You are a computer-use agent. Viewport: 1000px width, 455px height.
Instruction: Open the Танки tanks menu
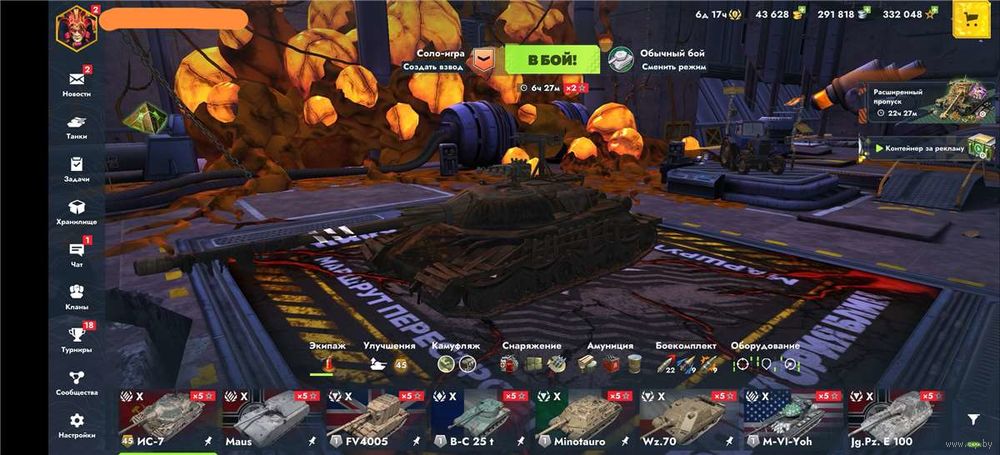click(x=76, y=124)
